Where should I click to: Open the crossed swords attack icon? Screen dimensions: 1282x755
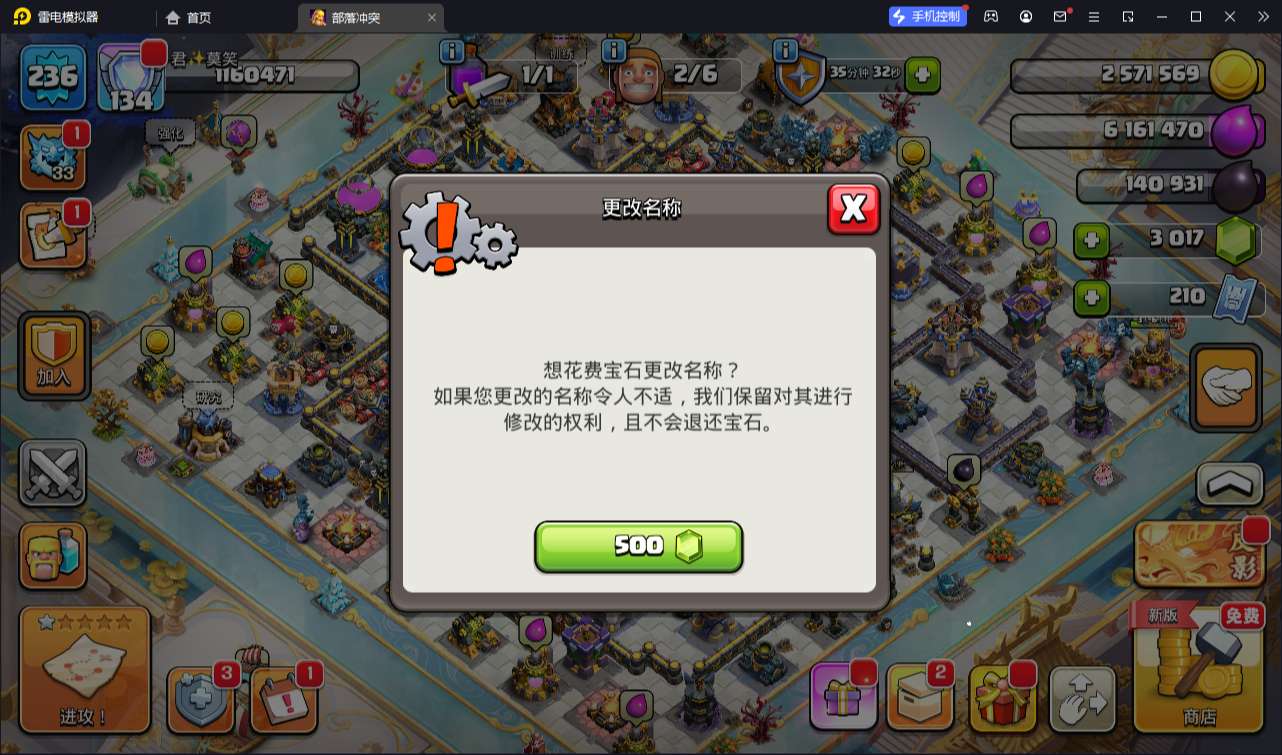52,472
